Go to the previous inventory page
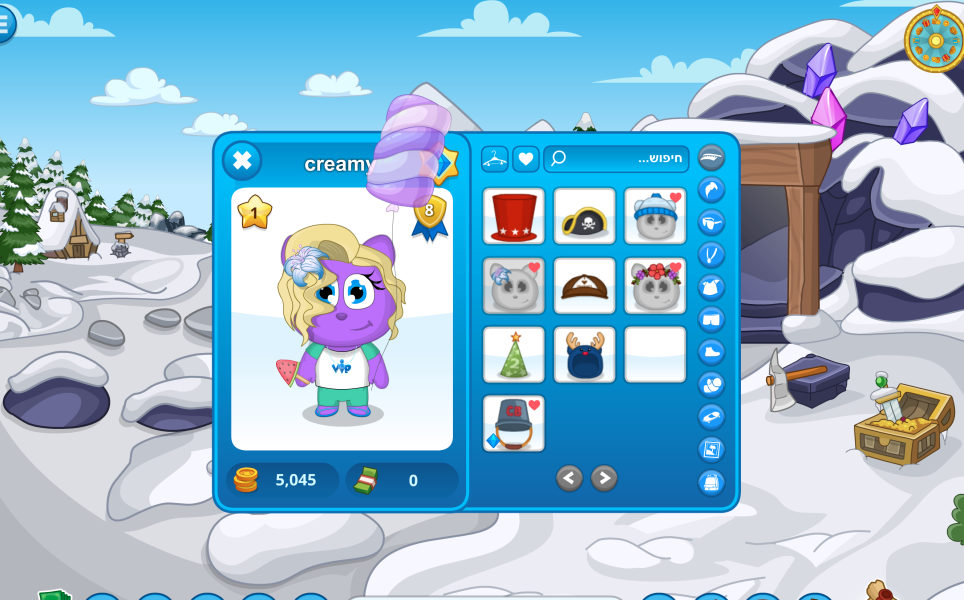The height and width of the screenshot is (600, 964). click(x=569, y=478)
